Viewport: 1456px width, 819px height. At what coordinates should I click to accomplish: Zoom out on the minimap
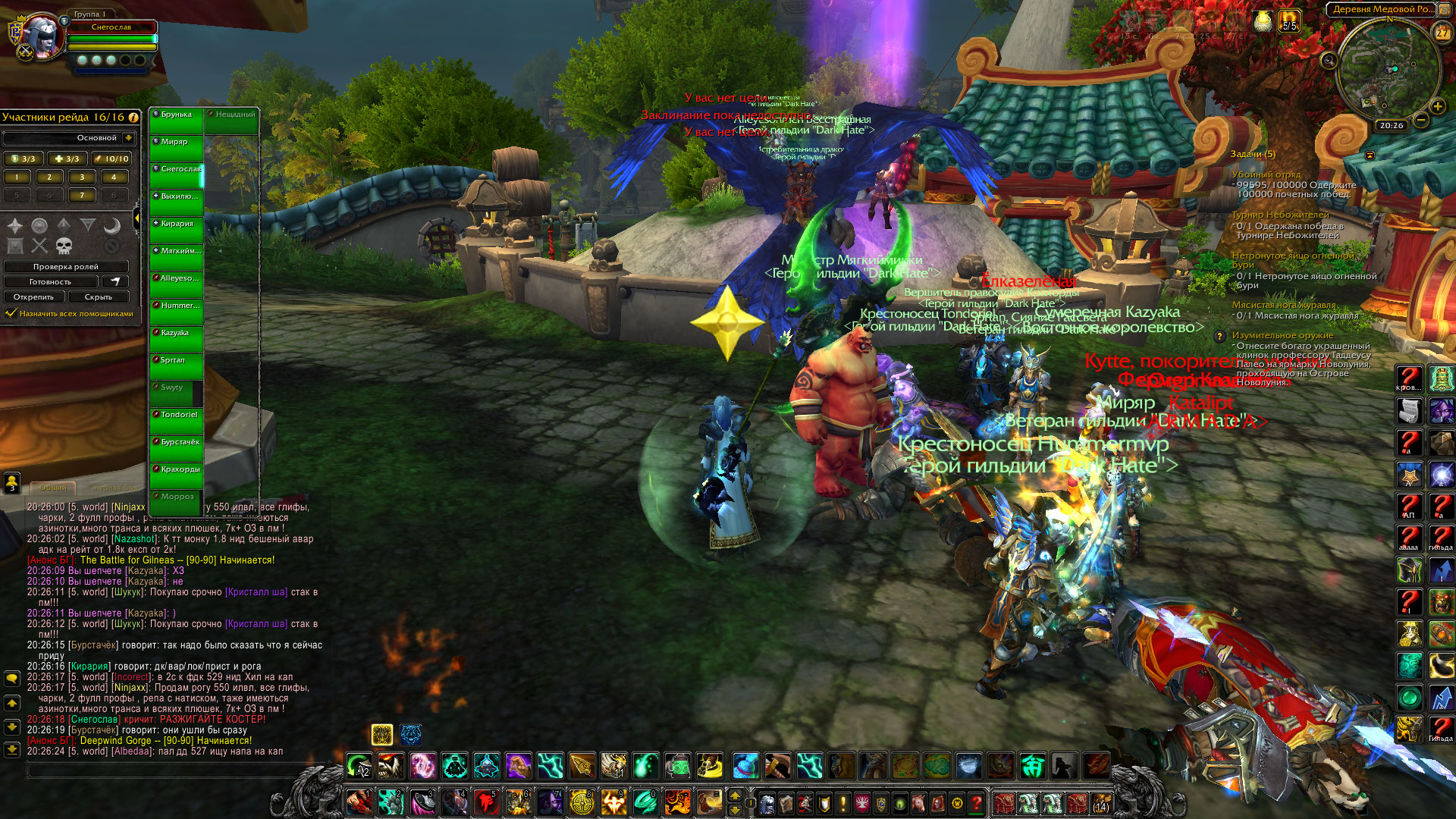click(1421, 120)
